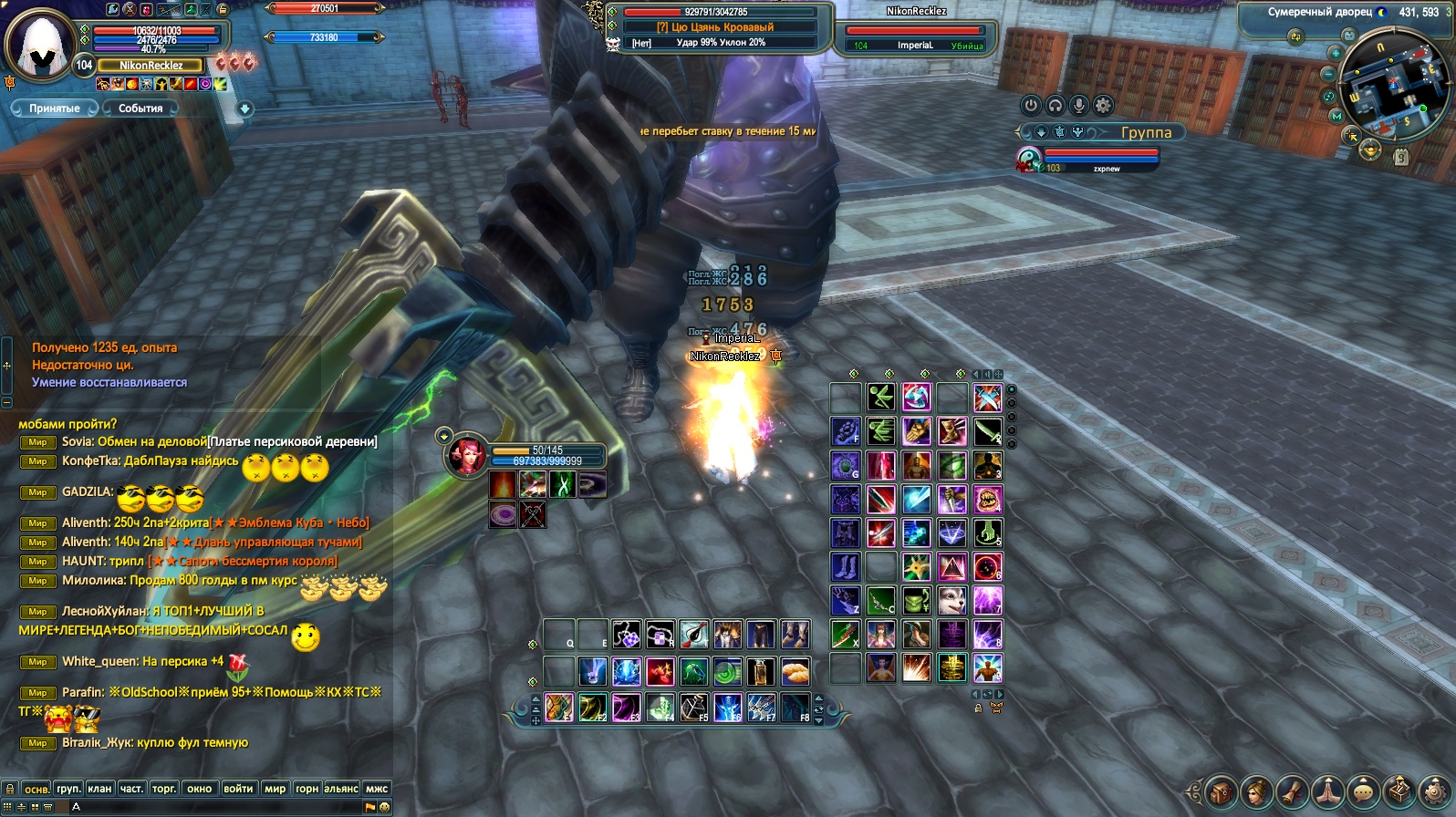Open the gold ingot shop icon
The height and width of the screenshot is (817, 1456).
coord(1369,151)
